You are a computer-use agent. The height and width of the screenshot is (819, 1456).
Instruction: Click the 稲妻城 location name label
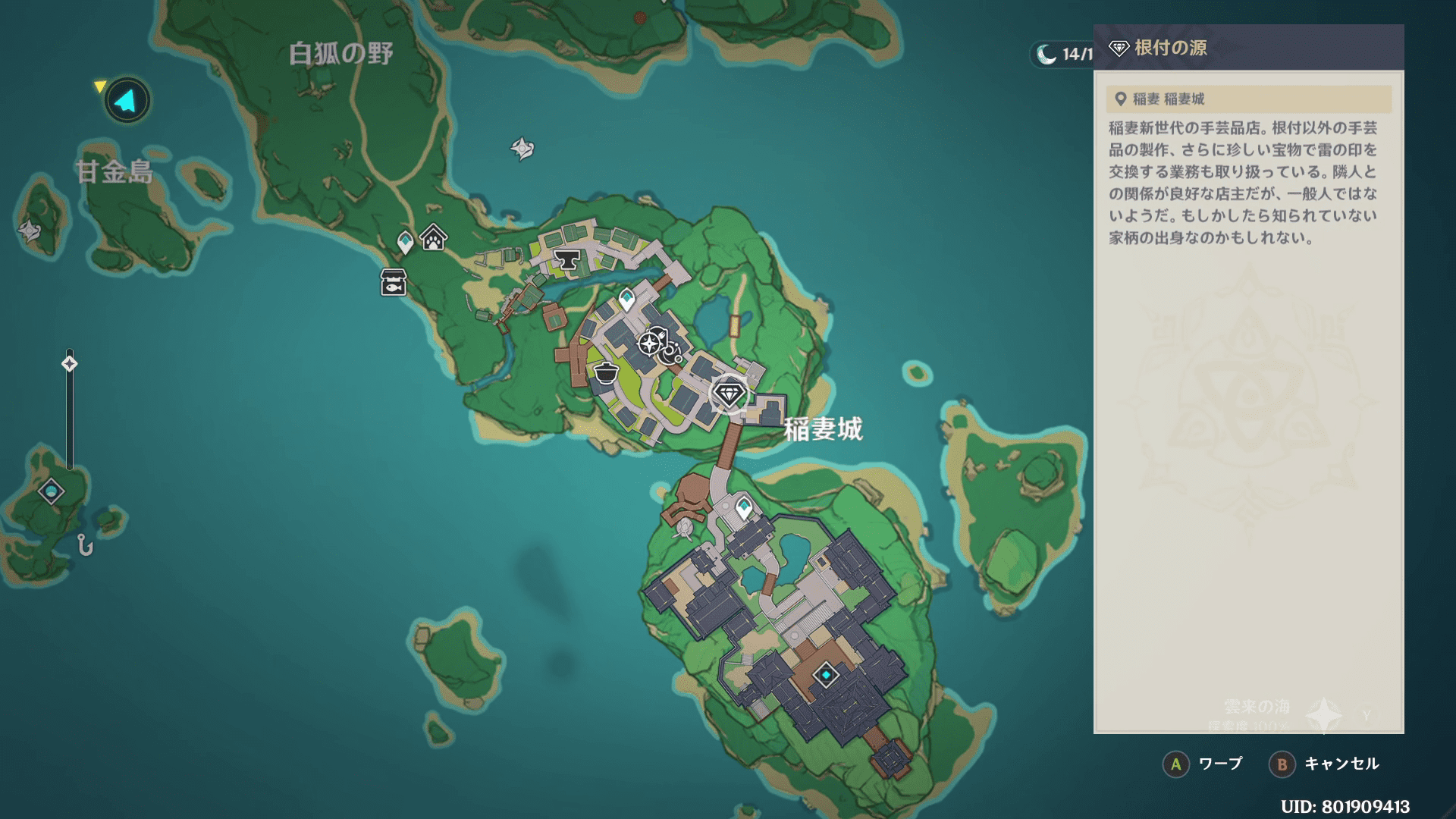[823, 429]
